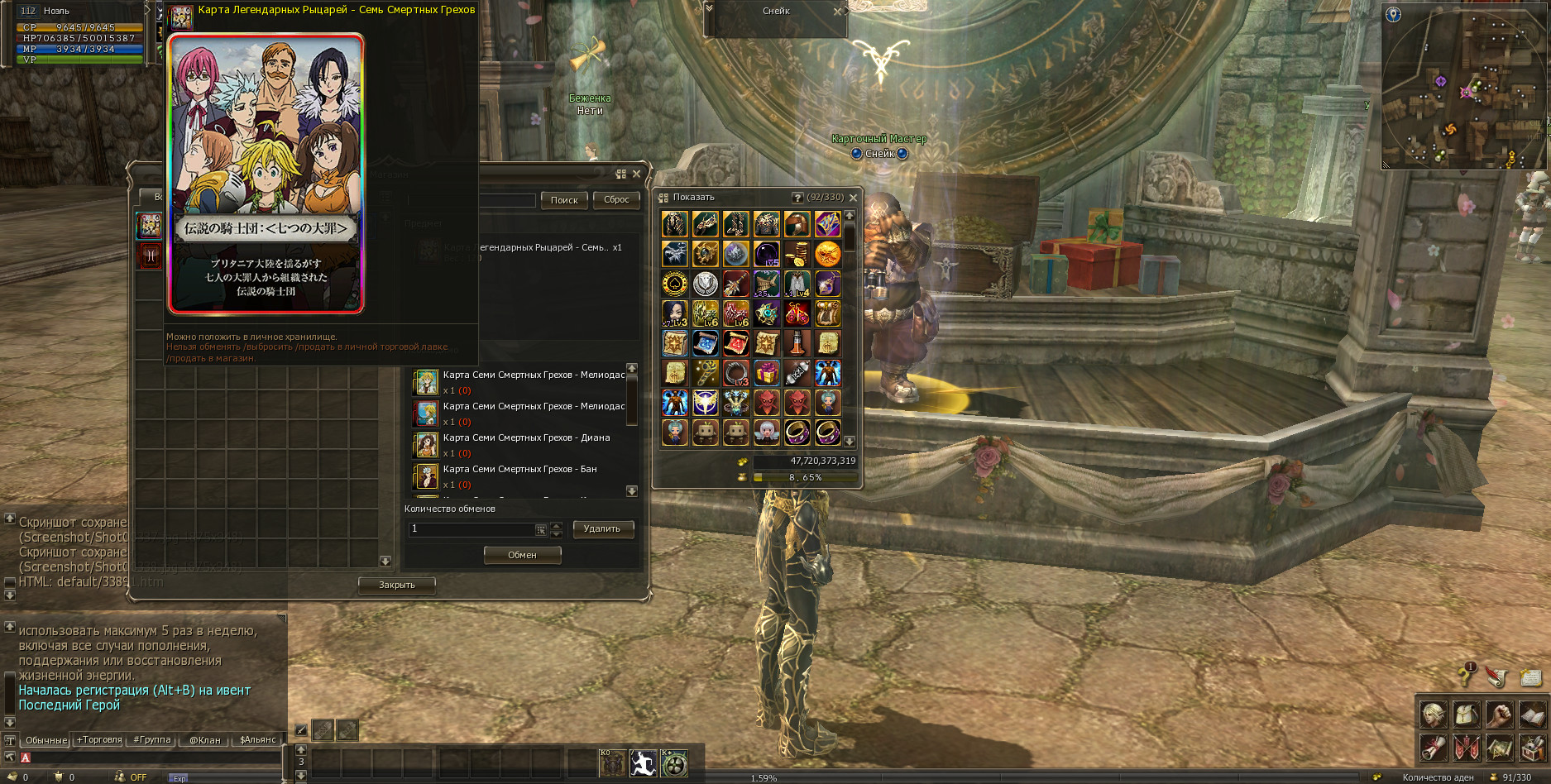The image size is (1551, 784).
Task: Reset the search with Сброс
Action: (616, 200)
